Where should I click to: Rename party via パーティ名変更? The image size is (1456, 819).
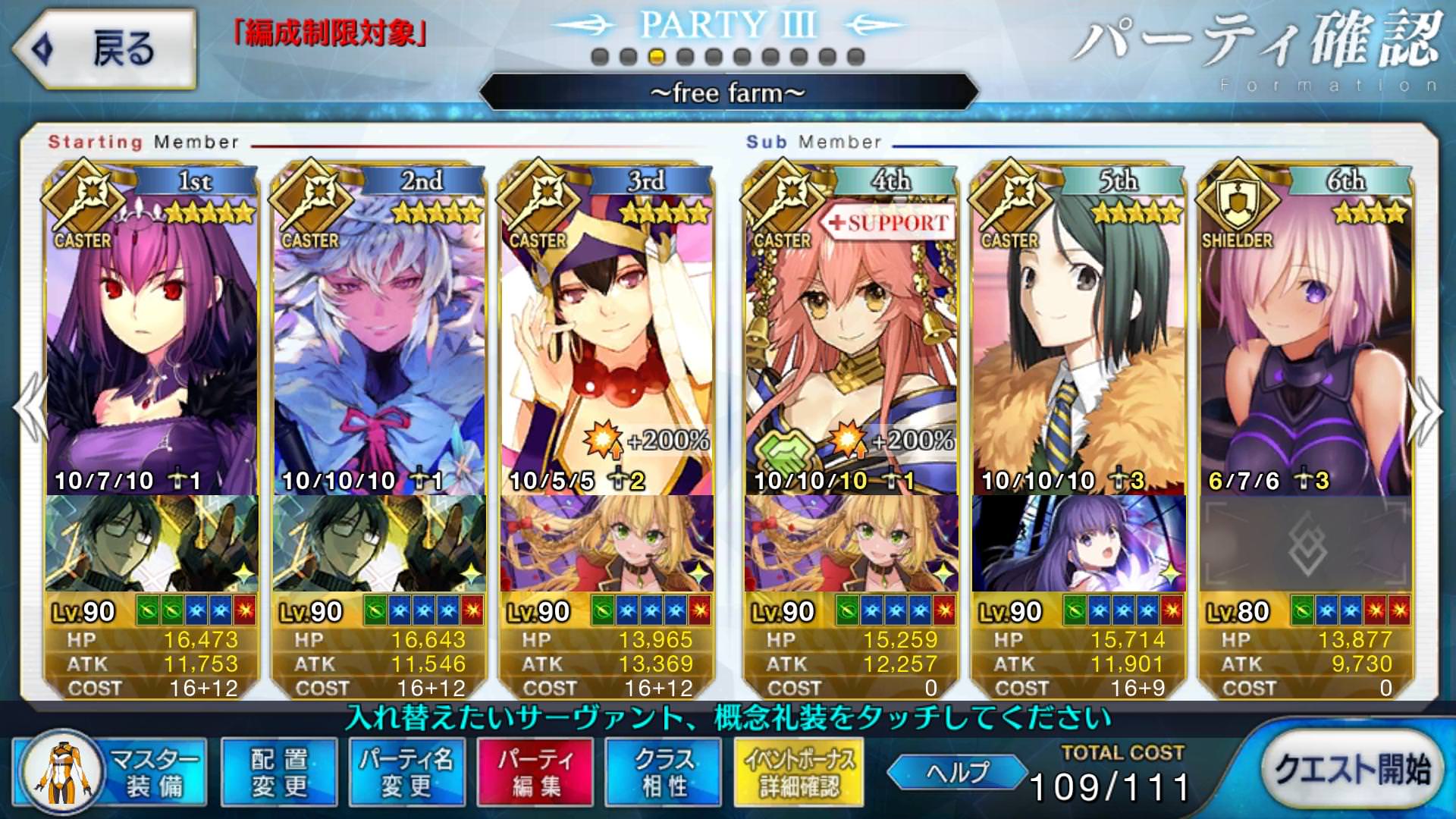406,772
